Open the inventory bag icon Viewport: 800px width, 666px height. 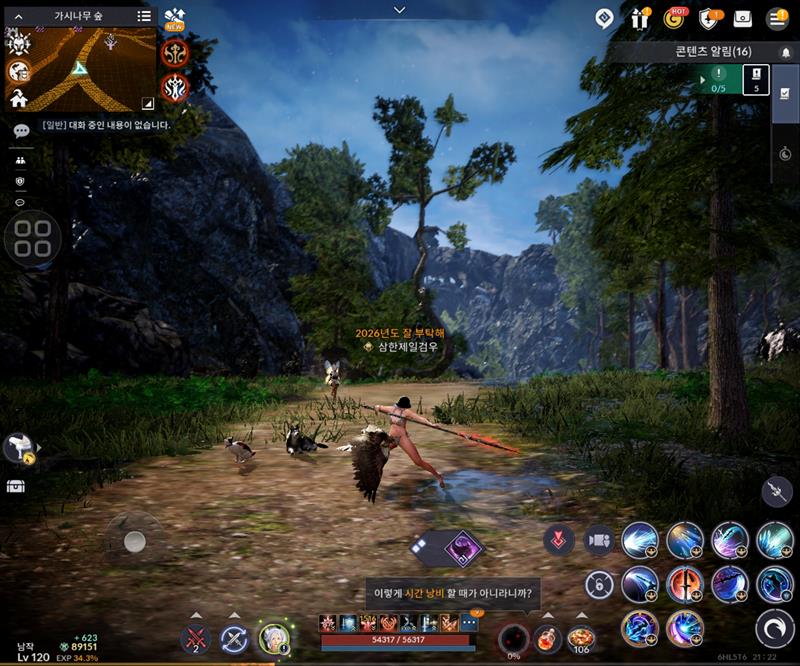pos(742,18)
